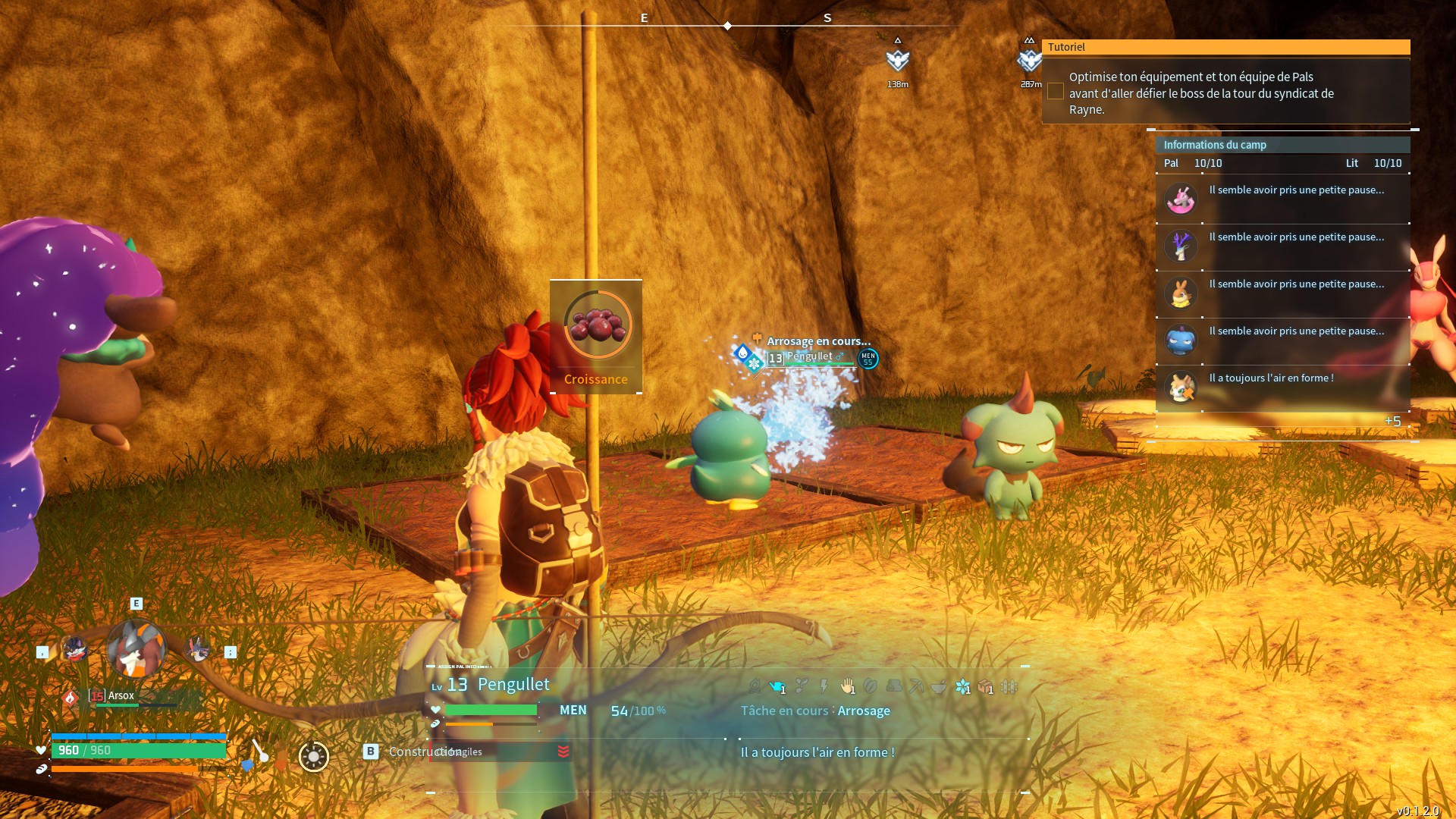Select the compass waypoint marked 138m
Image resolution: width=1456 pixels, height=819 pixels.
(x=898, y=61)
